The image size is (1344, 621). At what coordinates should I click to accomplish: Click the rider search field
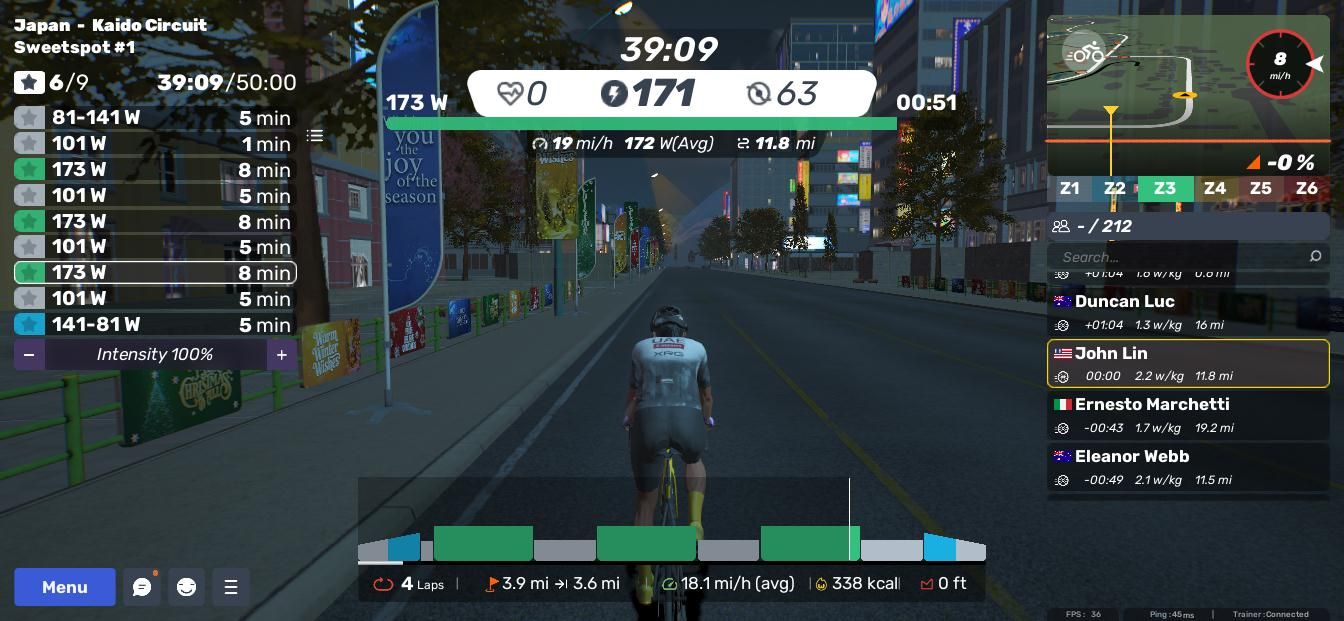pyautogui.click(x=1180, y=257)
